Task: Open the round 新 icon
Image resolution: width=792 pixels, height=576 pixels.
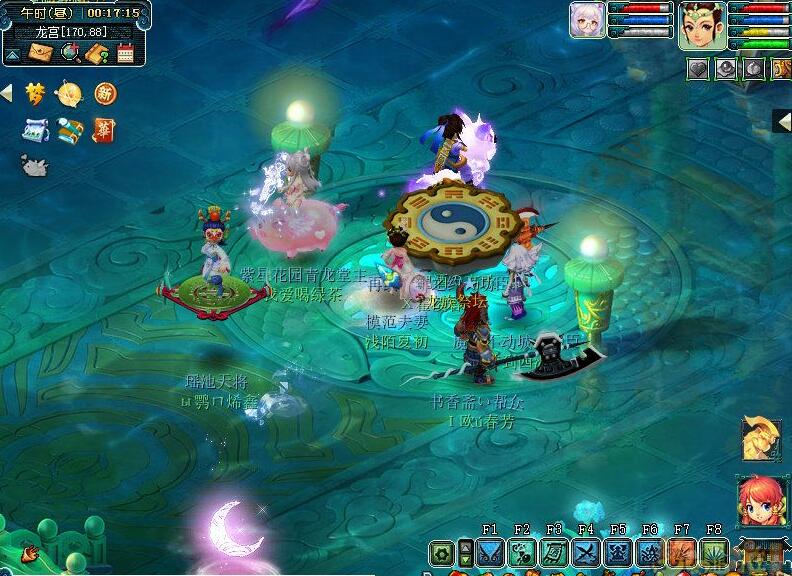Action: (105, 94)
